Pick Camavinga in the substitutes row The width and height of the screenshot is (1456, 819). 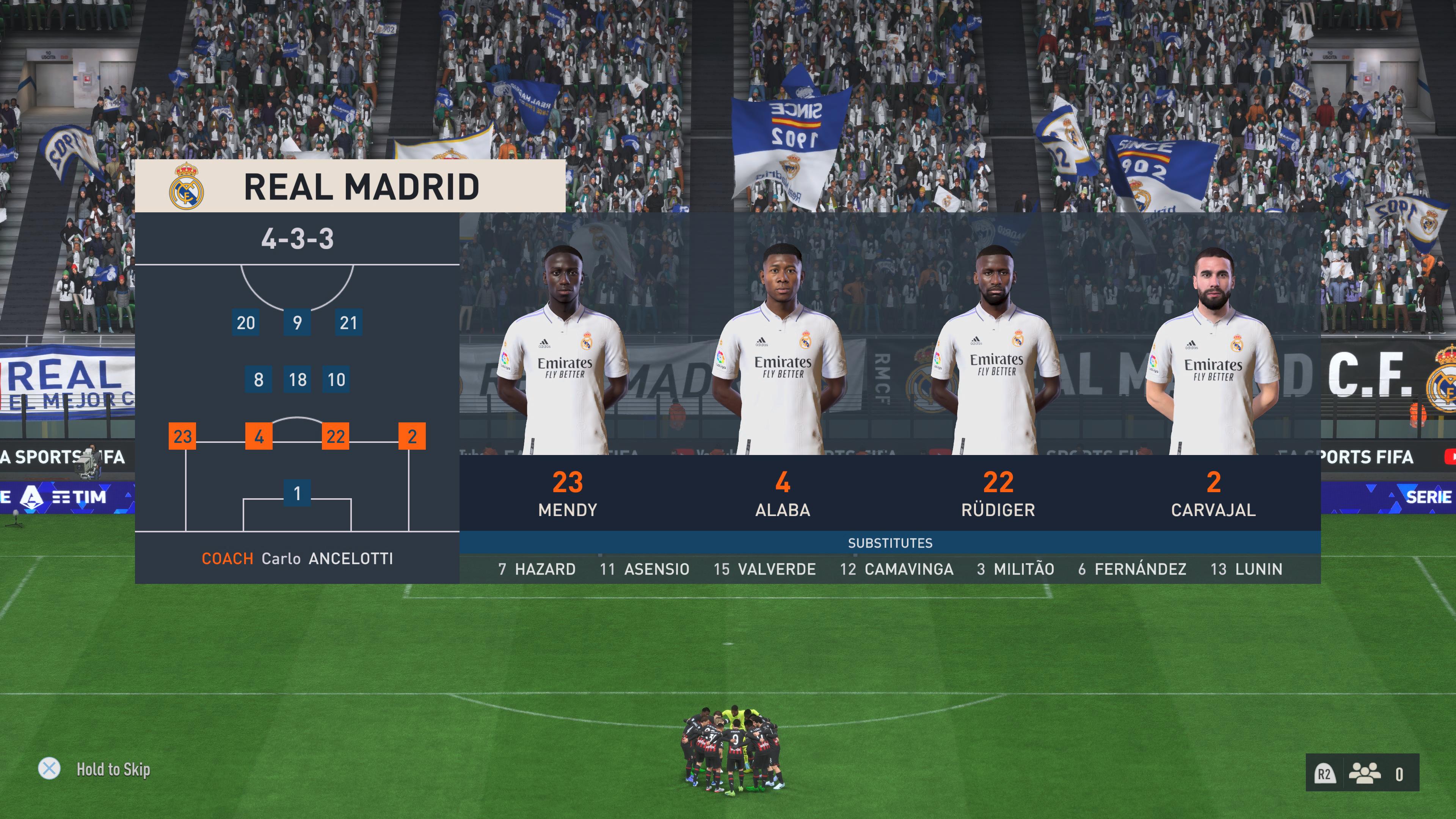point(897,569)
